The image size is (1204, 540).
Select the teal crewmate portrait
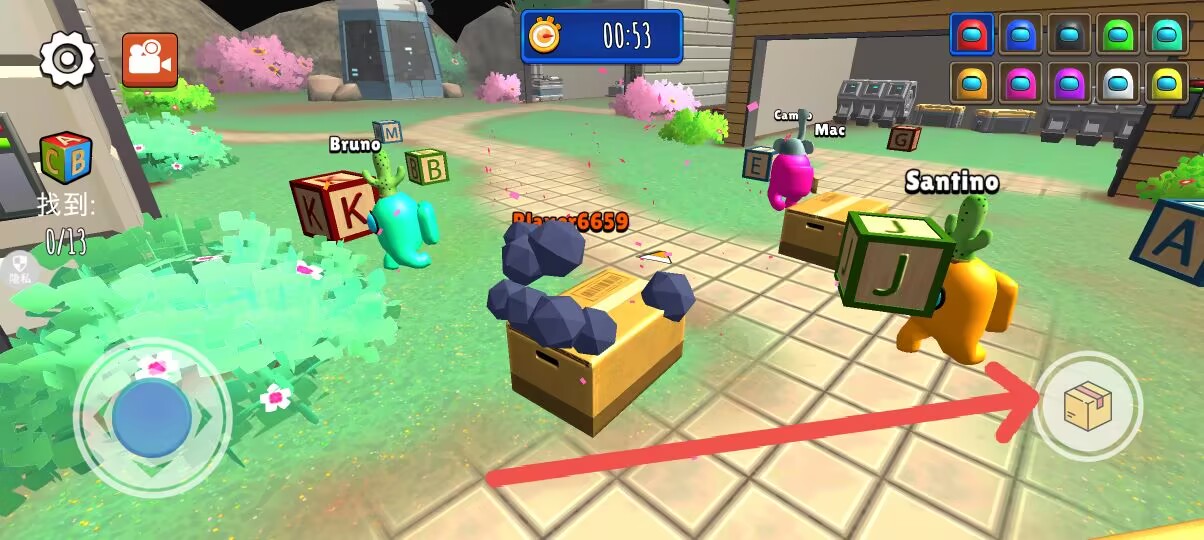tap(1166, 35)
